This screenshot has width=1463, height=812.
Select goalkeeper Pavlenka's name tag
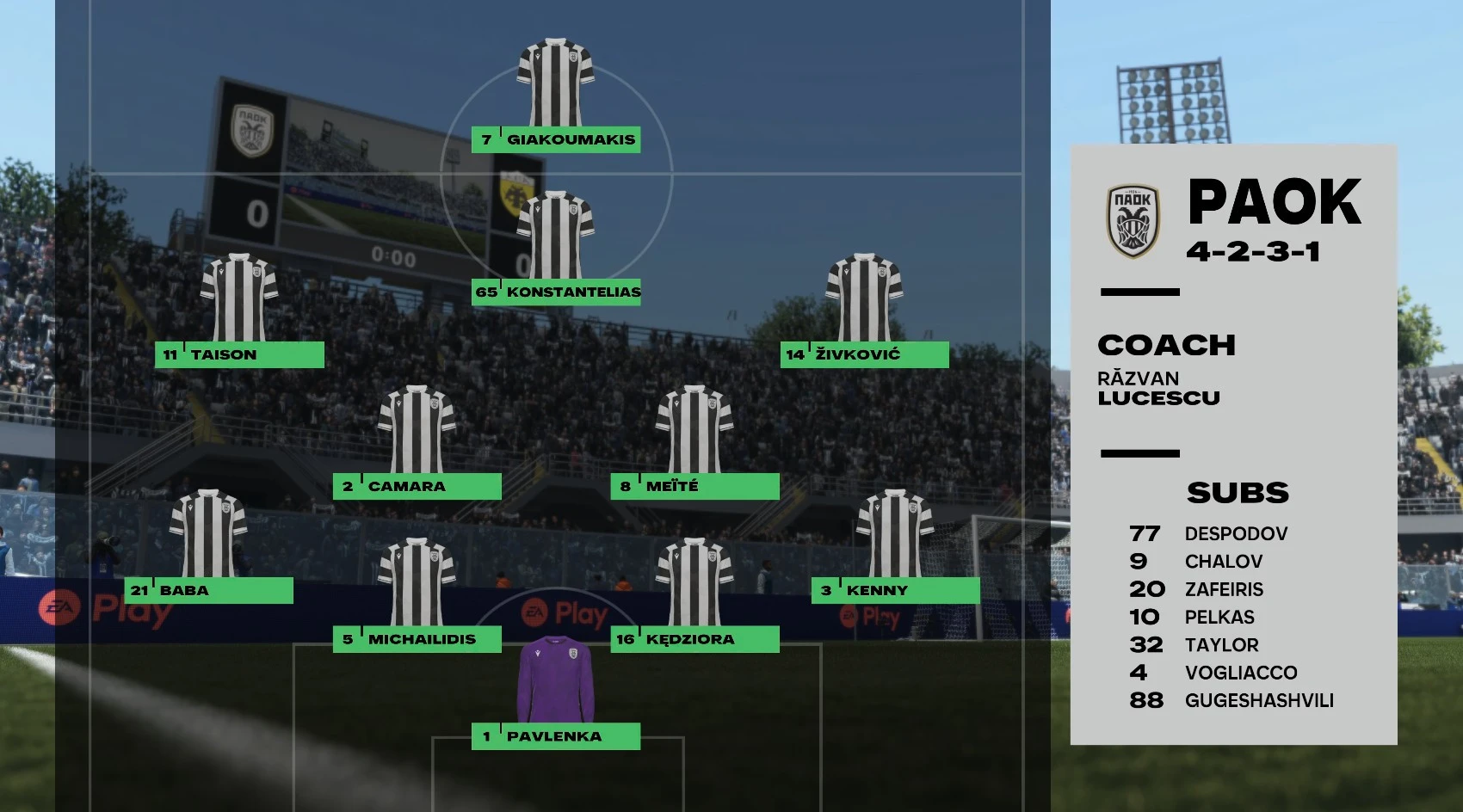click(x=556, y=736)
